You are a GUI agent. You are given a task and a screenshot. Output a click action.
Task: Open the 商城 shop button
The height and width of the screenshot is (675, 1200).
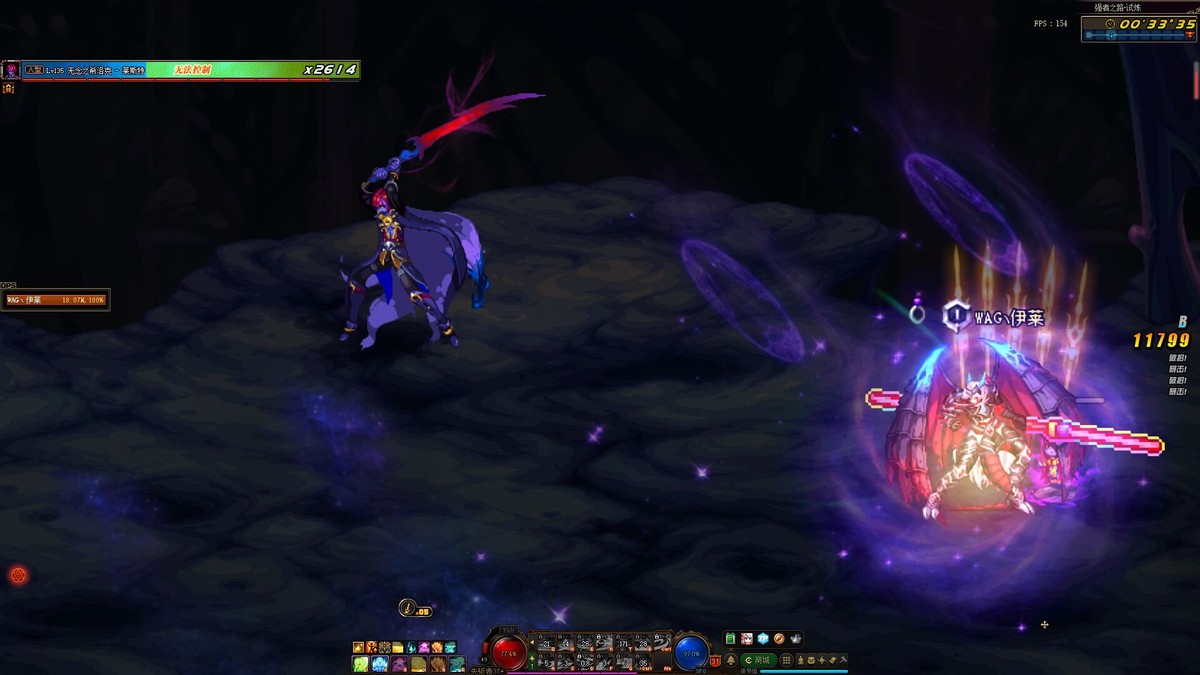[x=760, y=660]
